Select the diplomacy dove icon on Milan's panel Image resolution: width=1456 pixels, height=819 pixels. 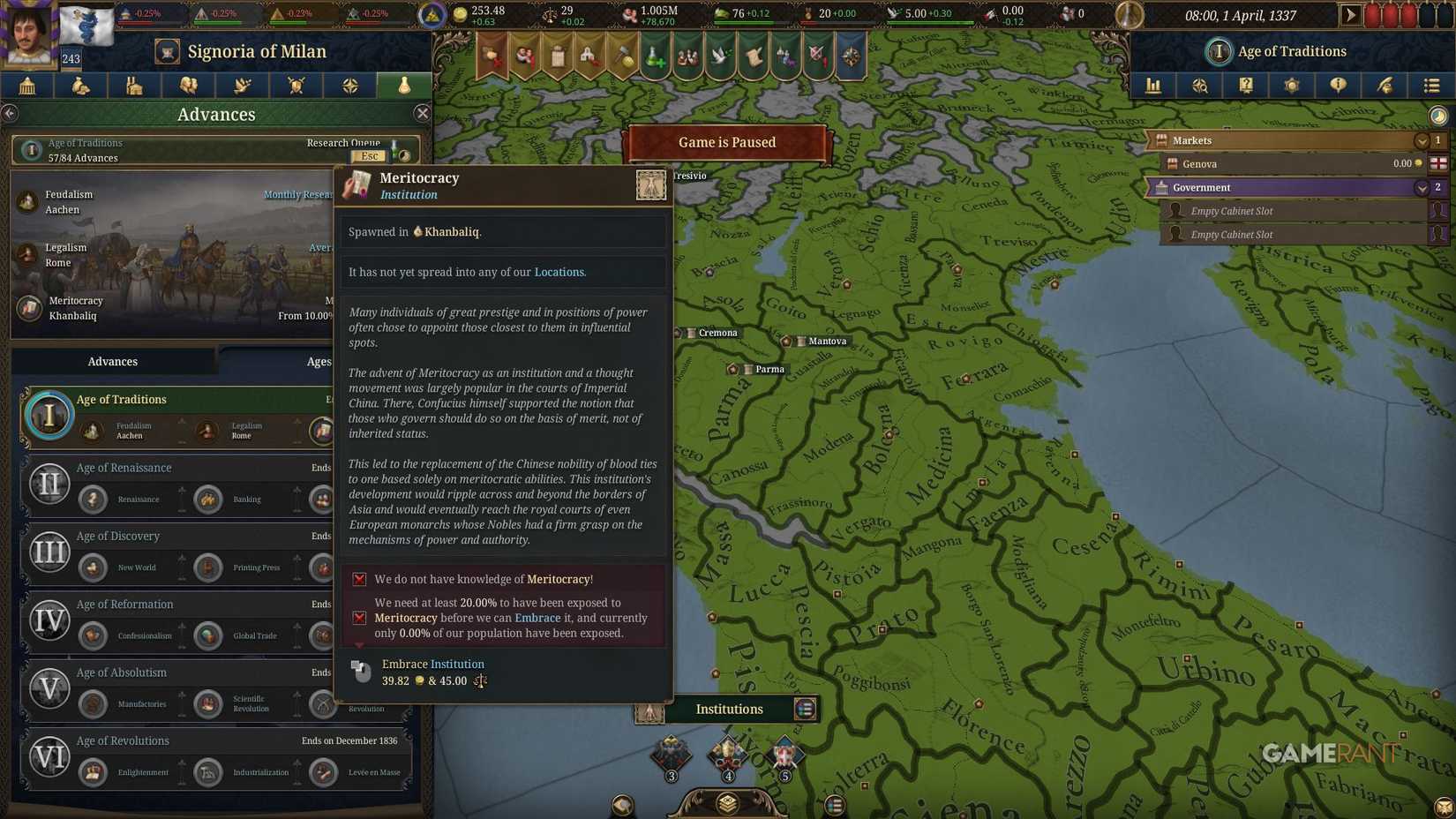coord(242,86)
